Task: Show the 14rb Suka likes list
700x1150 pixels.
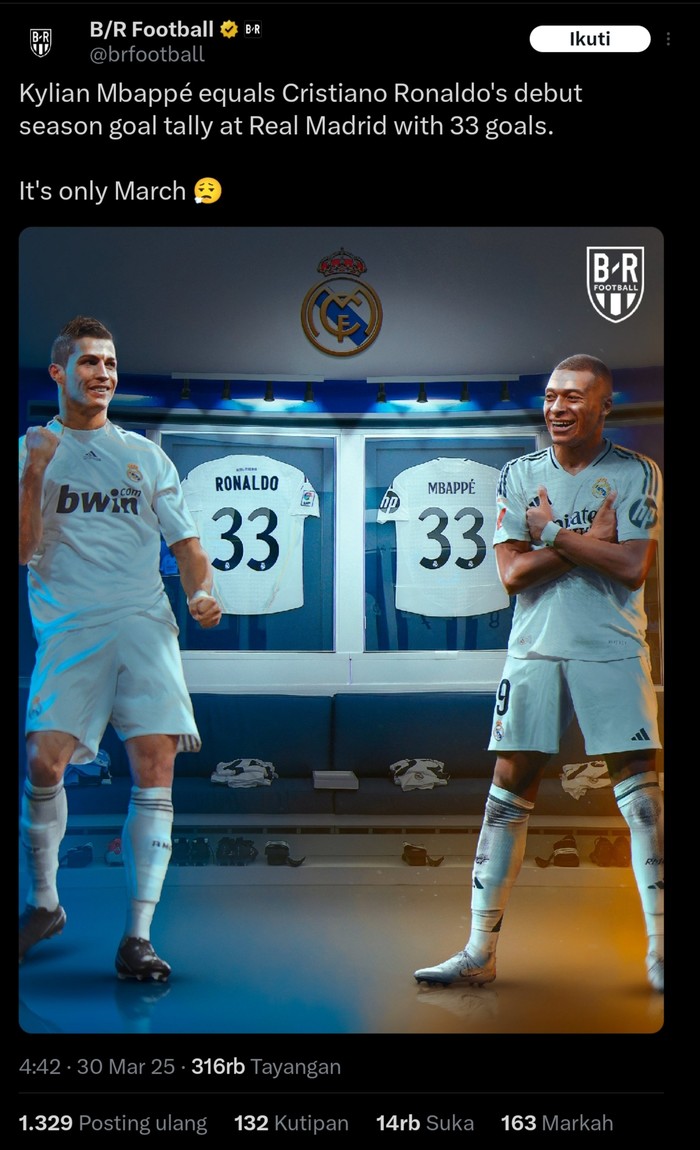Action: pos(425,1123)
